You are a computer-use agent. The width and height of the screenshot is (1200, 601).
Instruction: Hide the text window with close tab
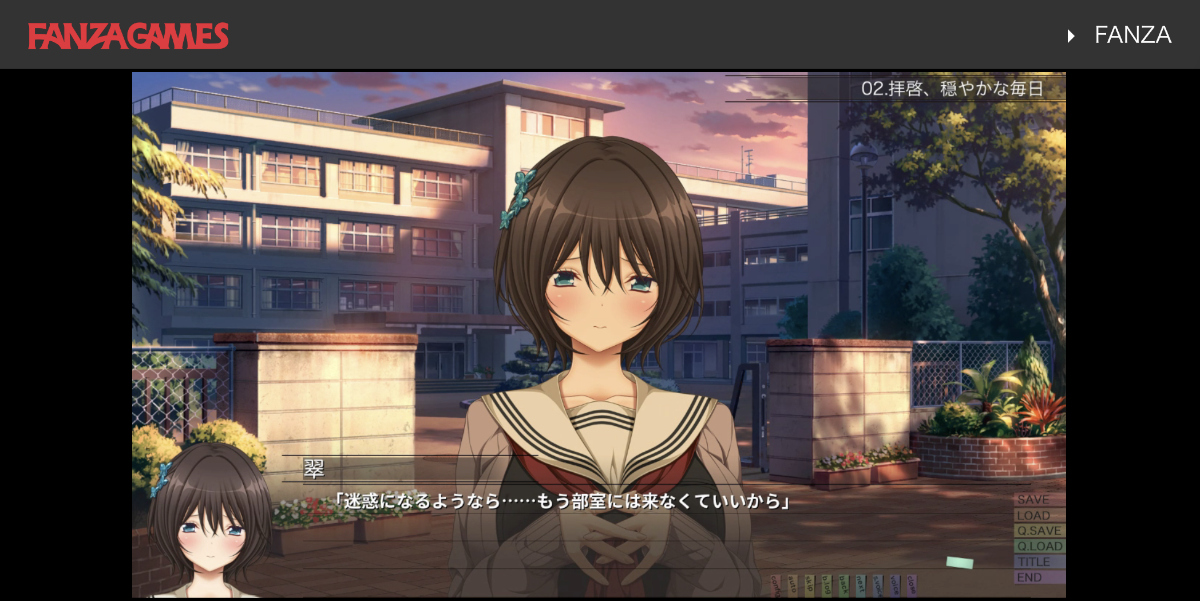tap(912, 584)
